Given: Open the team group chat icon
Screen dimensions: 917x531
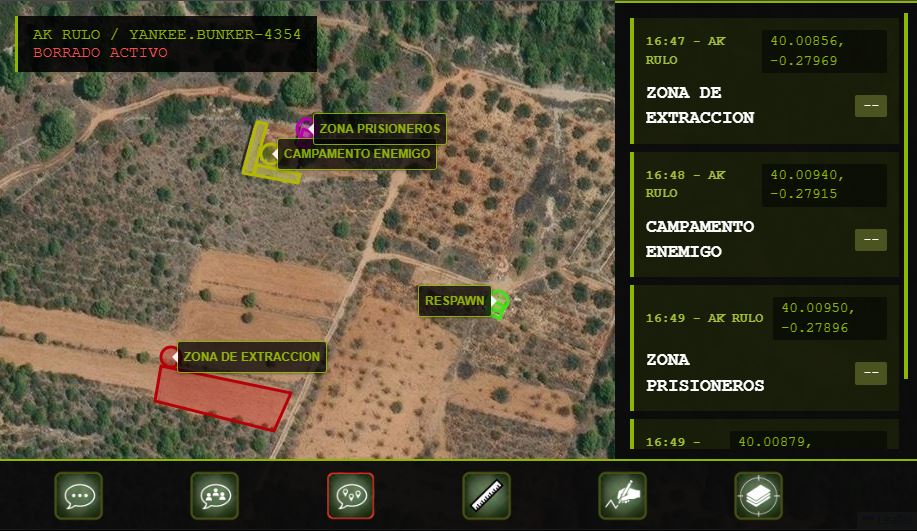Looking at the screenshot, I should pyautogui.click(x=214, y=495).
